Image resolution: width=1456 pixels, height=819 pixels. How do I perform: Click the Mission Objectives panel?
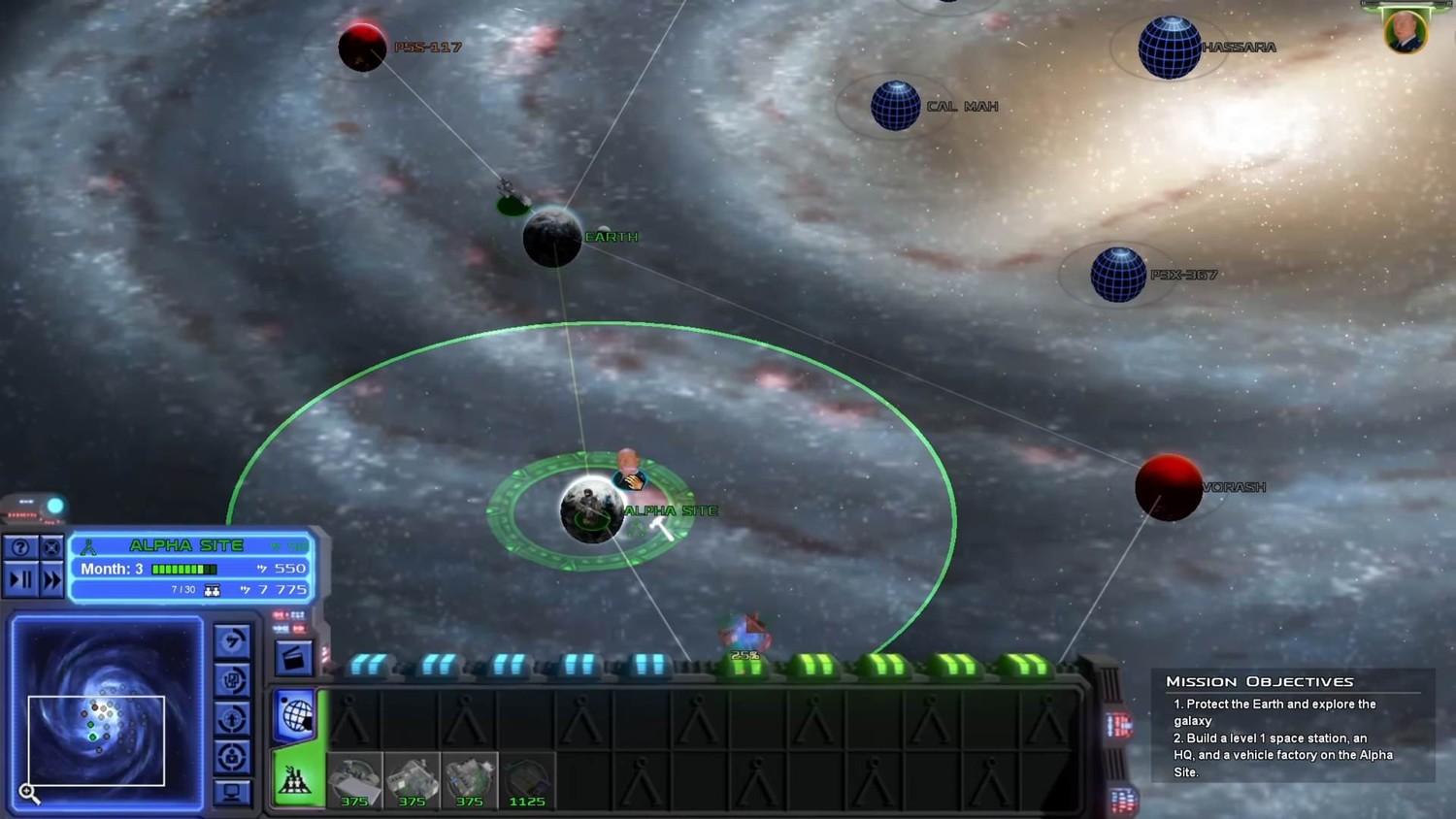click(x=1292, y=724)
